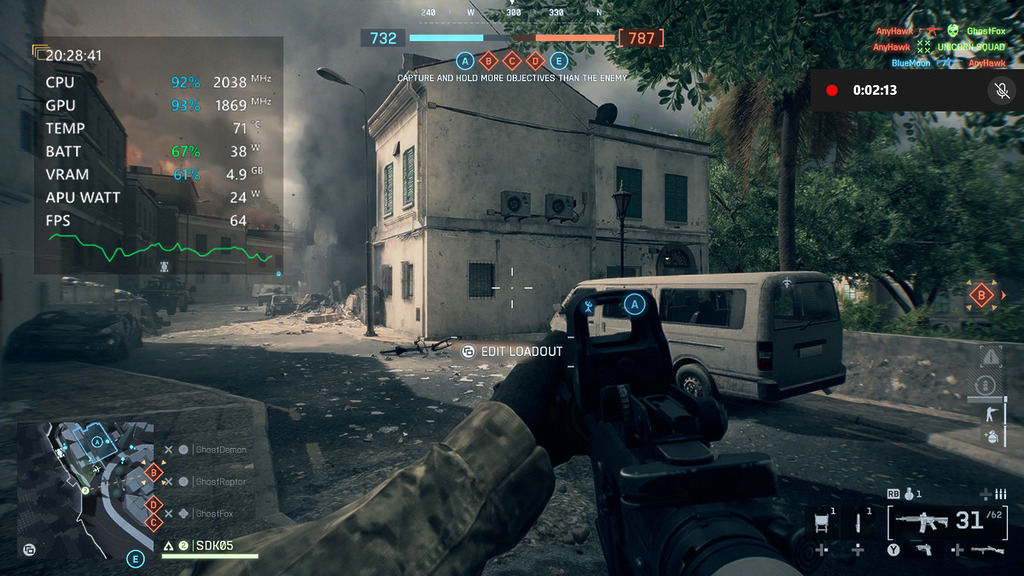Viewport: 1024px width, 576px height.
Task: Select the combat knife melee slot
Action: (x=857, y=522)
